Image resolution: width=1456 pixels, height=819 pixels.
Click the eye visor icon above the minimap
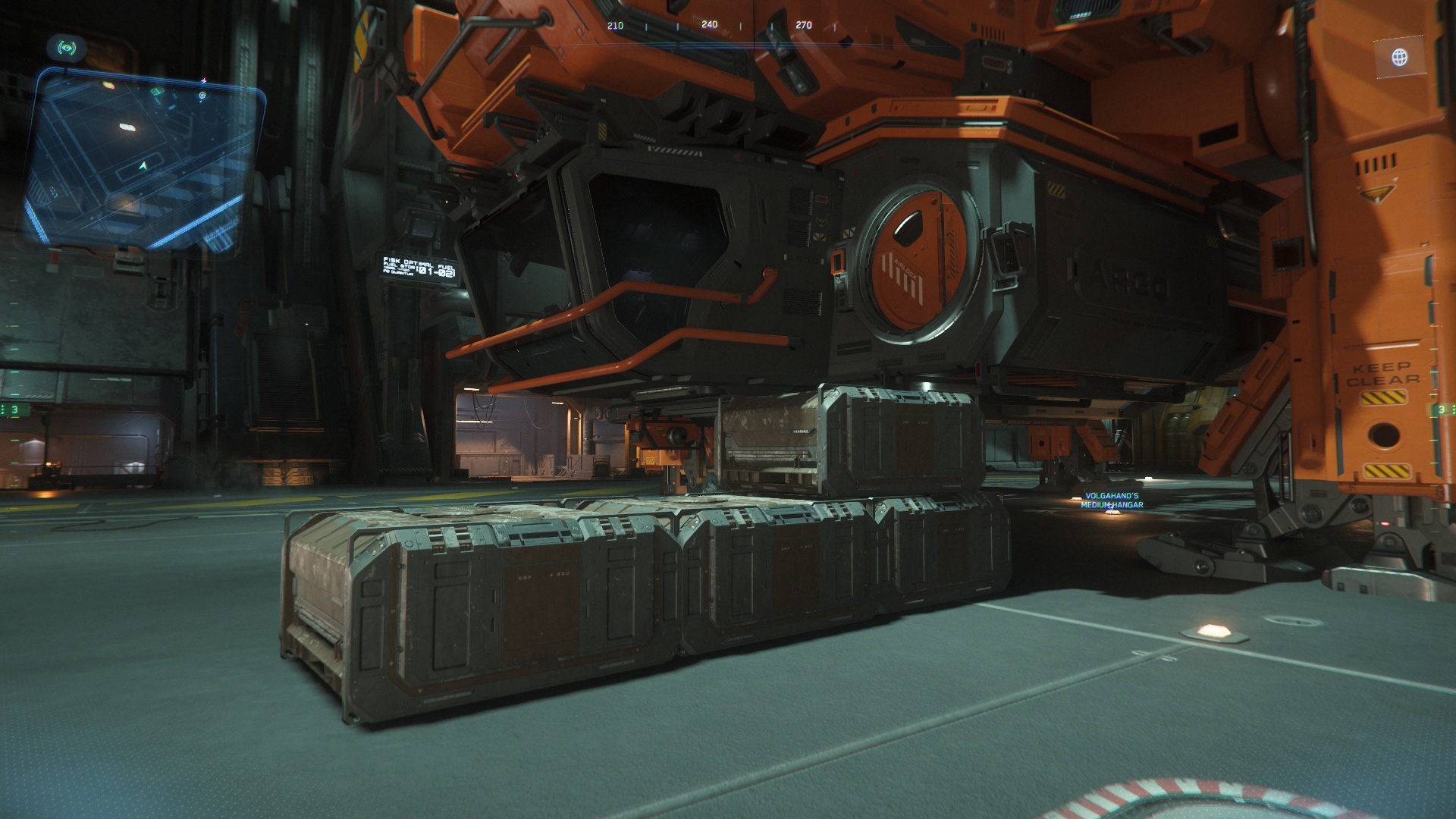pos(67,49)
